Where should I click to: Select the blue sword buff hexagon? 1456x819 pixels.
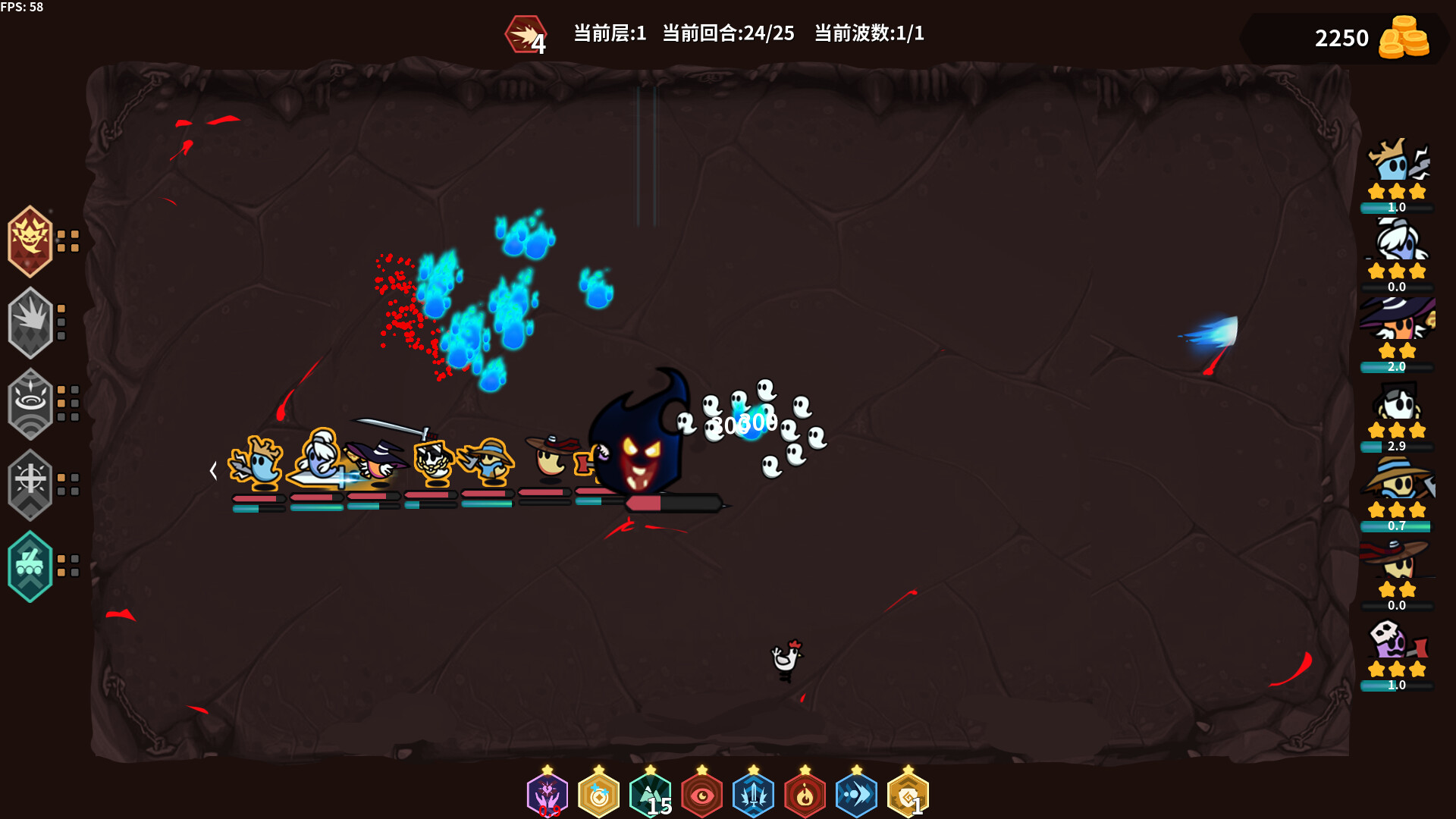754,795
